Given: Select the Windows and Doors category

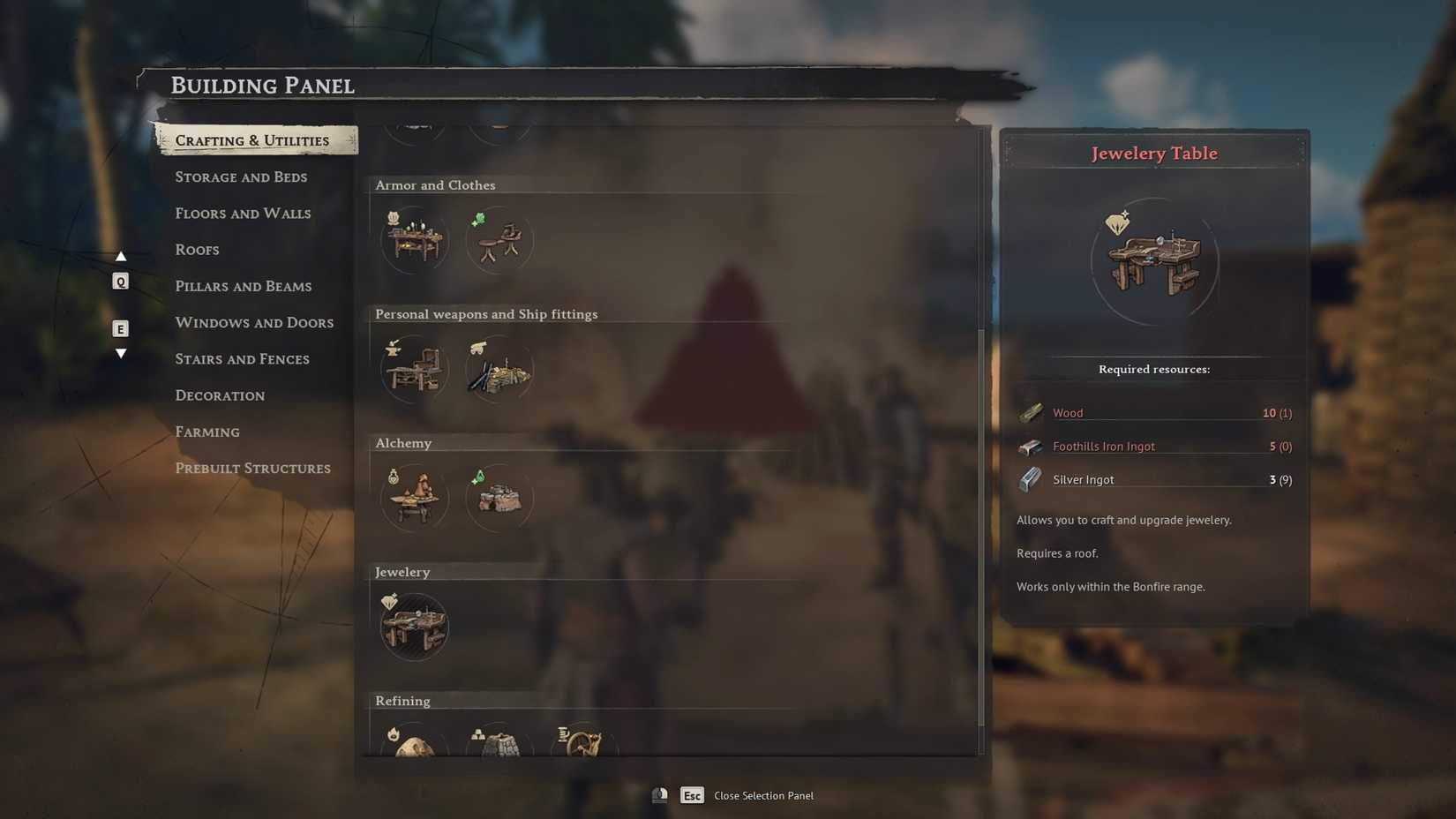Looking at the screenshot, I should [x=254, y=323].
